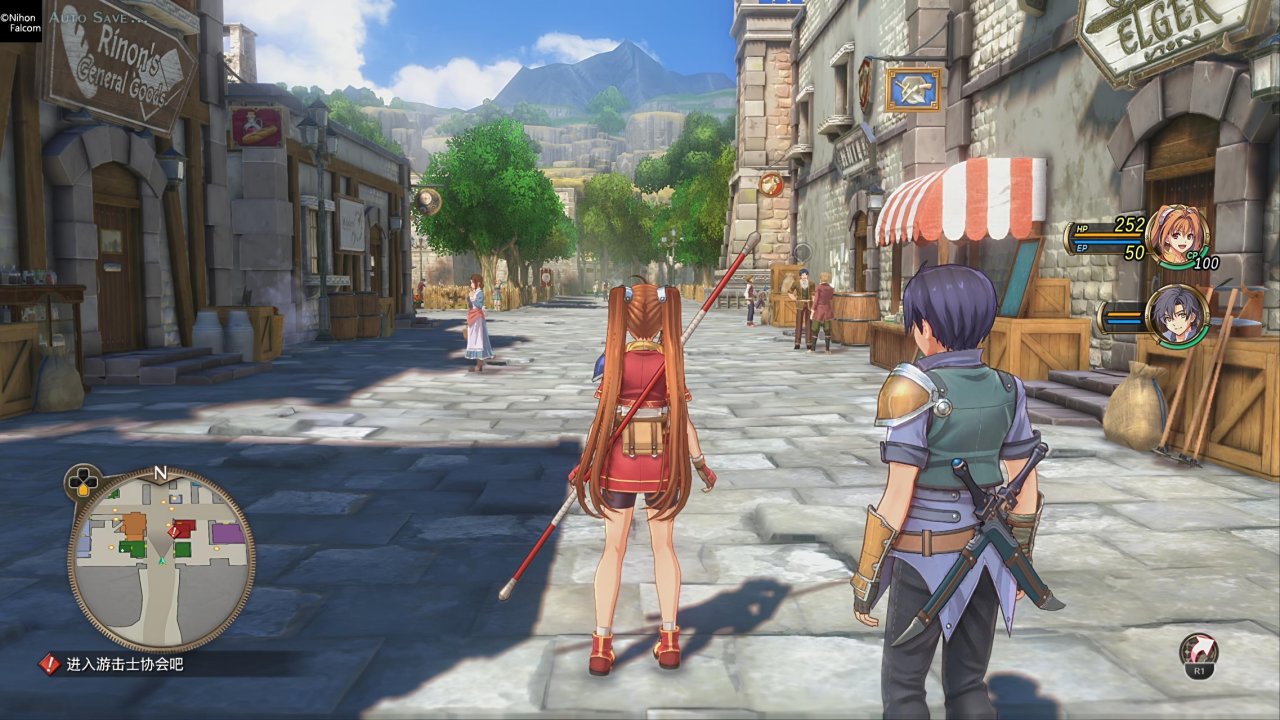The width and height of the screenshot is (1280, 720).
Task: Open the circular town minimap
Action: coord(161,560)
